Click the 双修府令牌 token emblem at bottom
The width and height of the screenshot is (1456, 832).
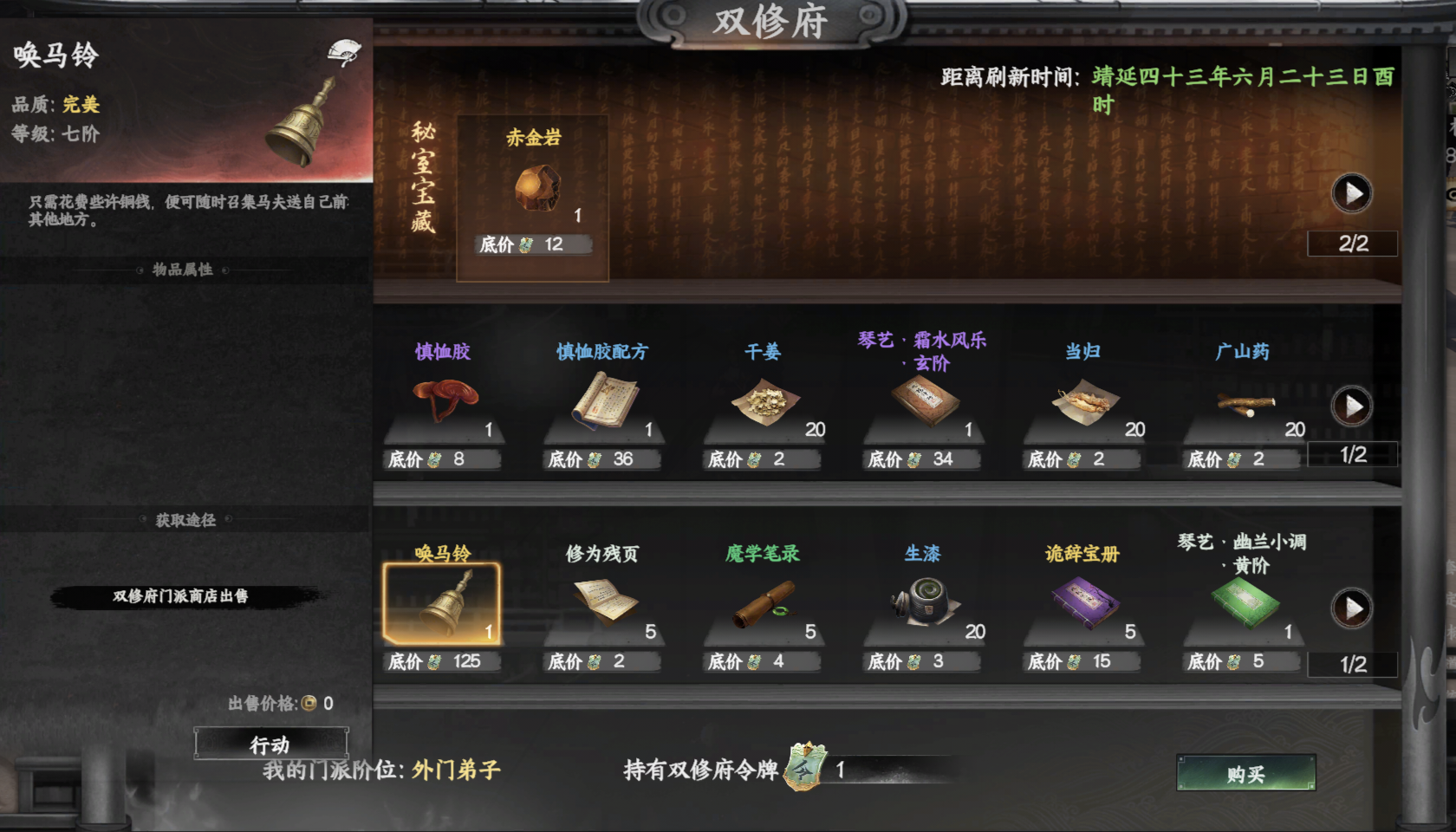coord(804,768)
